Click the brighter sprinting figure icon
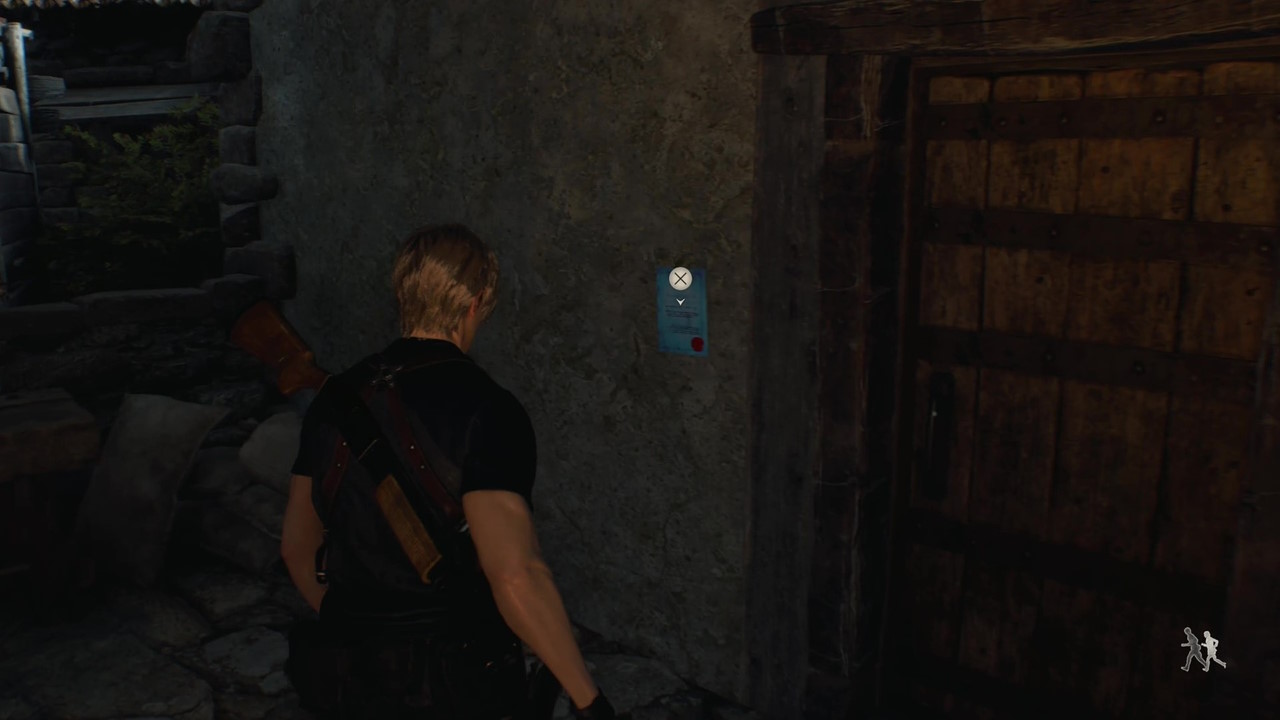The image size is (1280, 720). pos(1212,650)
